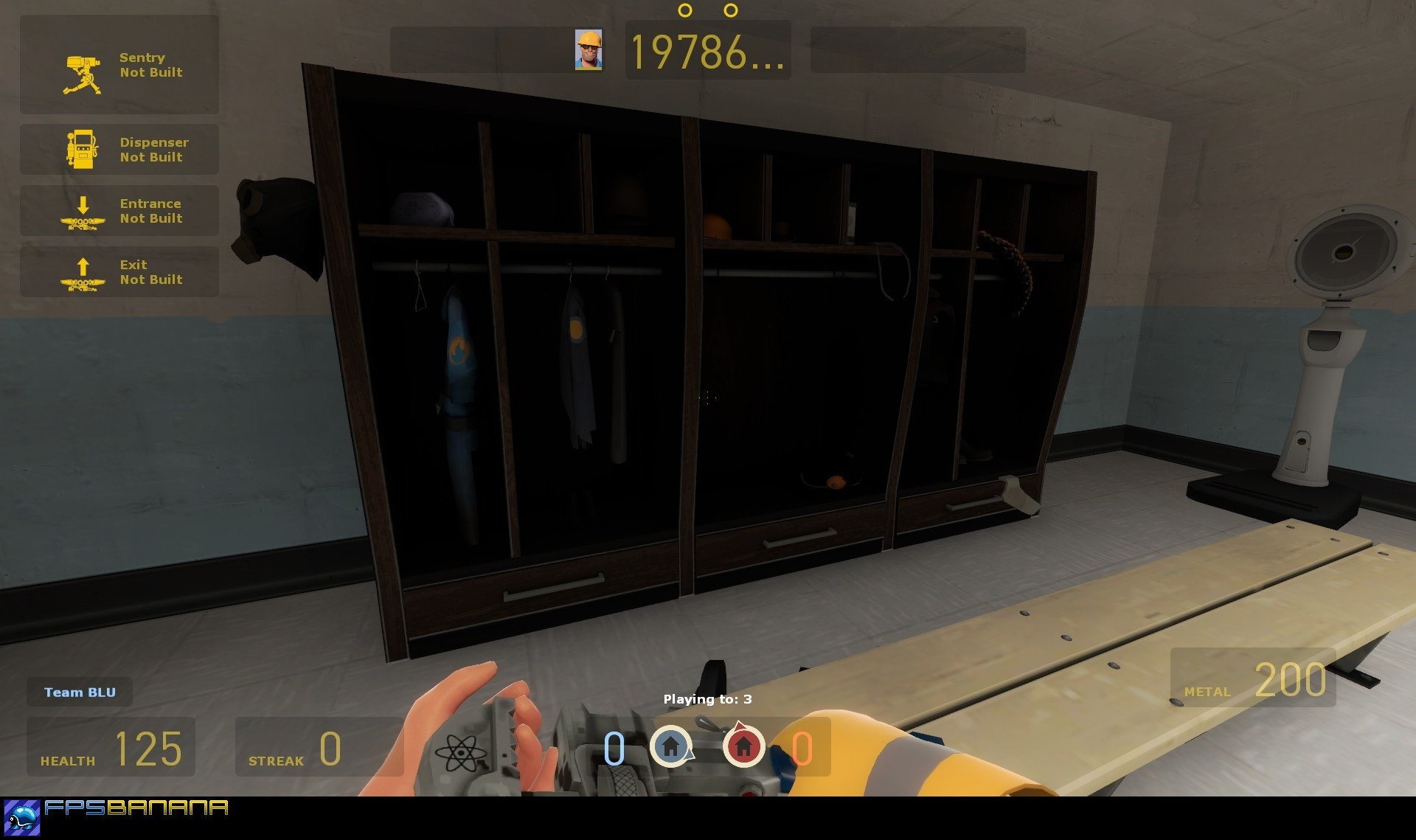This screenshot has height=840, width=1416.
Task: Click the Dispenser Not Built text
Action: point(154,150)
